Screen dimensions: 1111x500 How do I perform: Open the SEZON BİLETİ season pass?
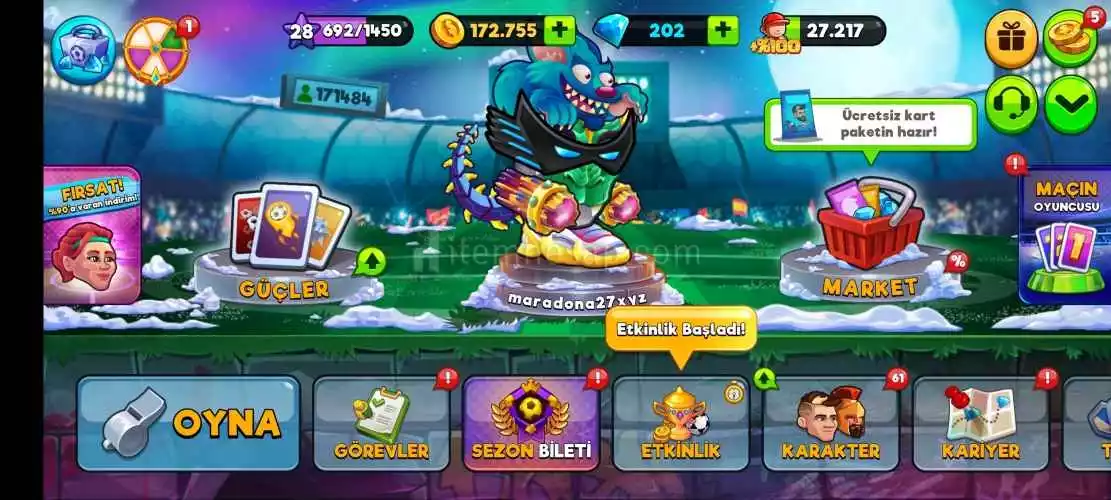coord(531,425)
